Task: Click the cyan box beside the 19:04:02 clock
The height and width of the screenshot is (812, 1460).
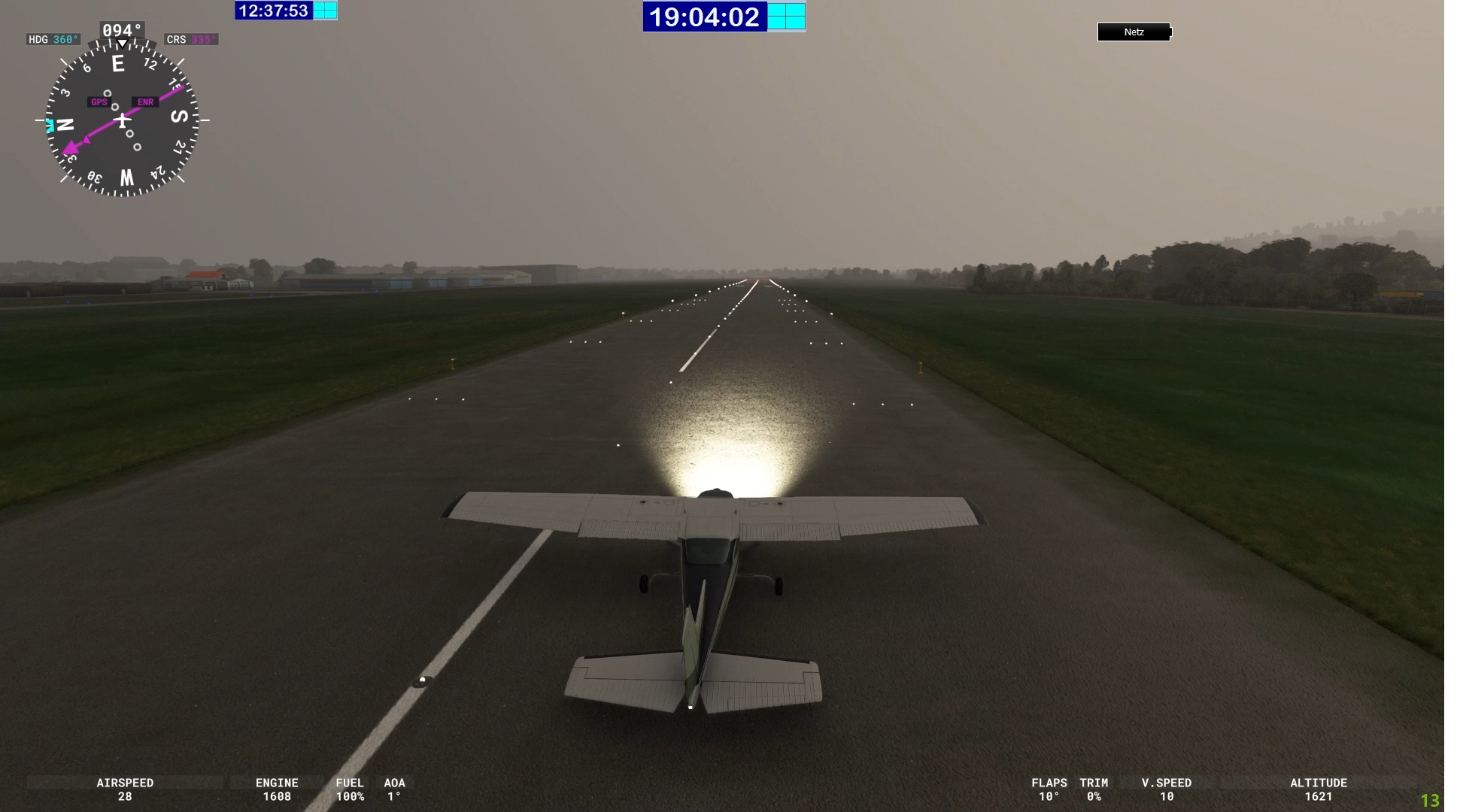Action: tap(786, 17)
